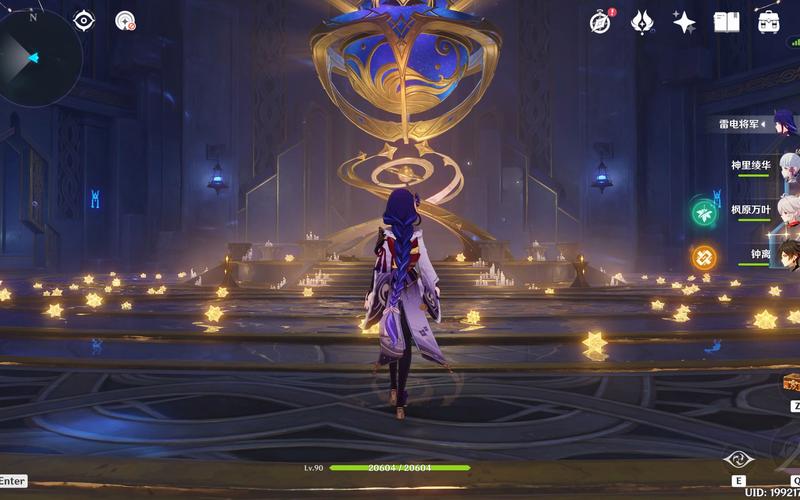Use the elemental skill eye icon
Viewport: 800px width, 500px height.
[x=738, y=460]
